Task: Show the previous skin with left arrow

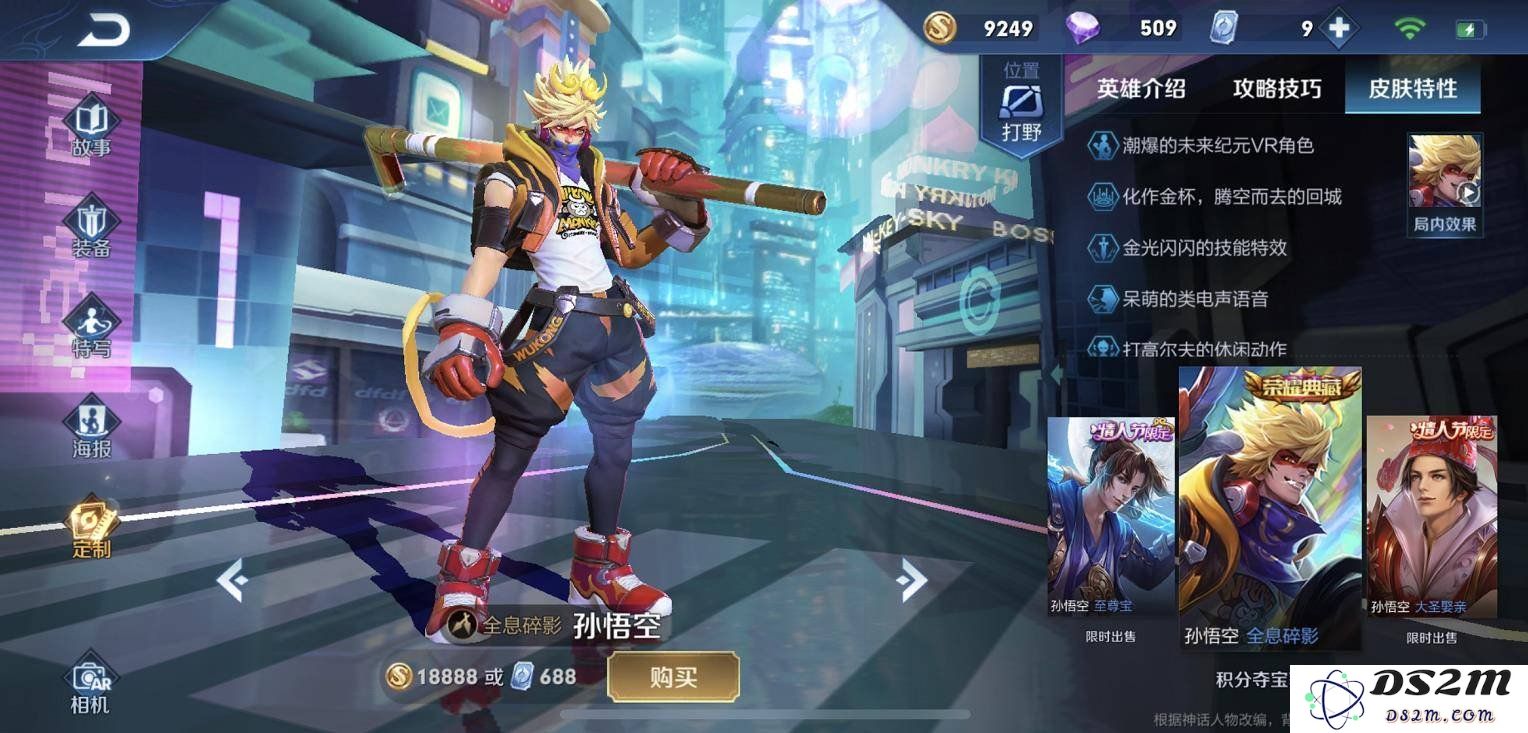Action: pyautogui.click(x=232, y=580)
